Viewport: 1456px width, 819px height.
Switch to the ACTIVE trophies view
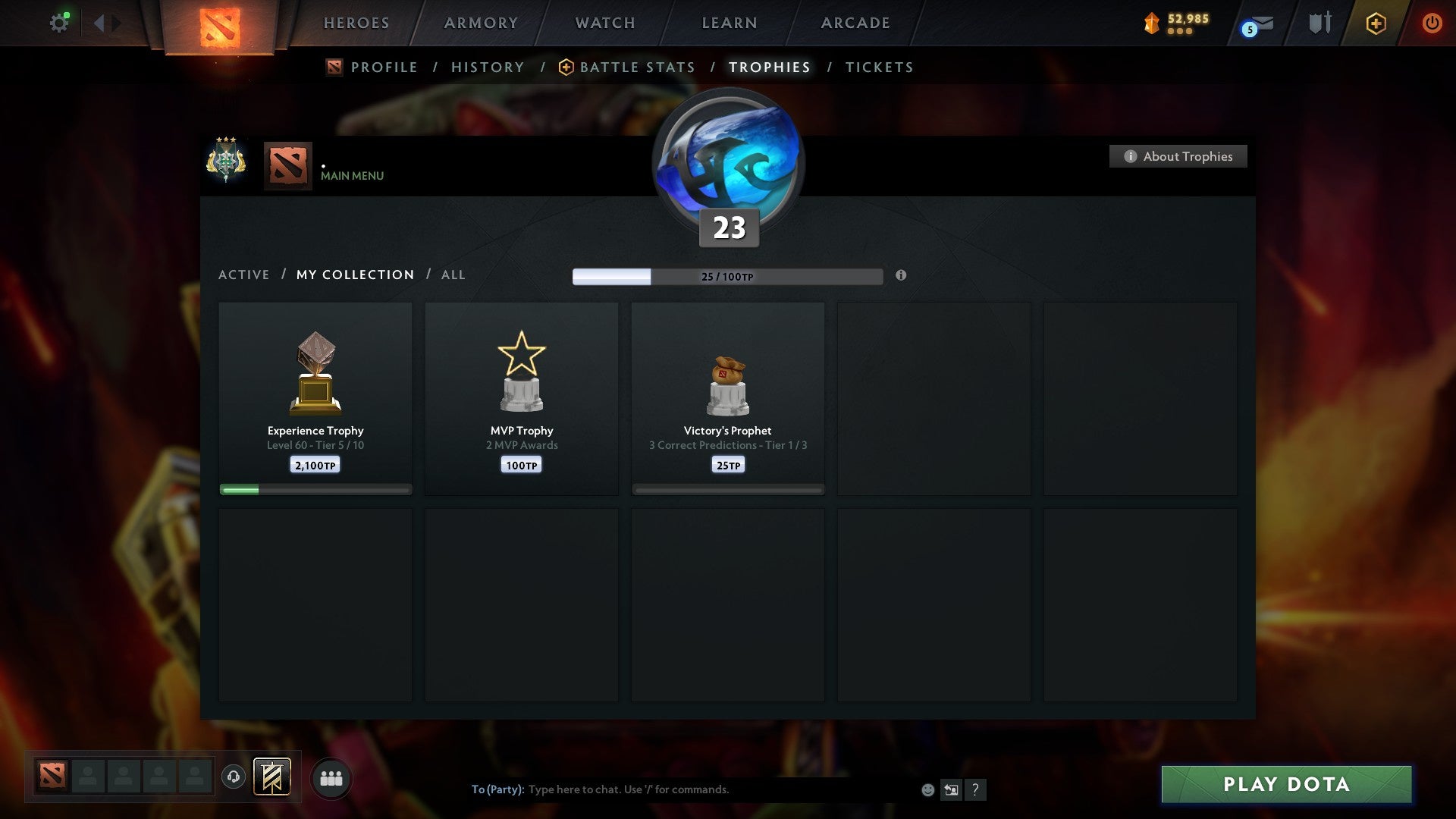coord(244,275)
